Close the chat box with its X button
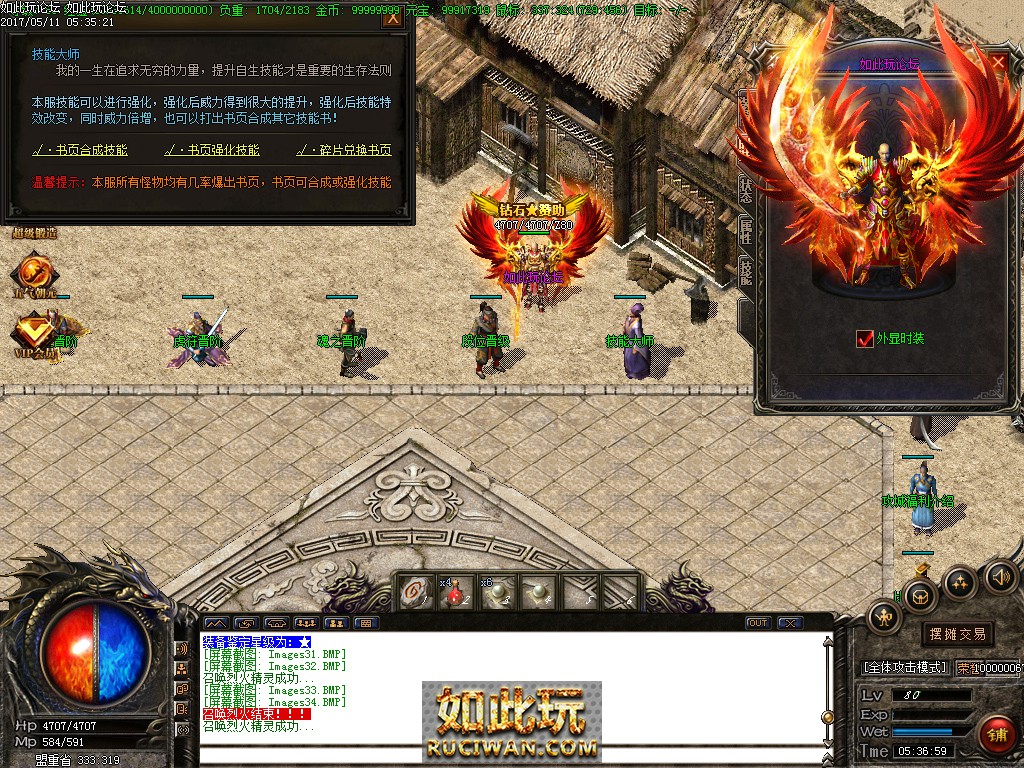The image size is (1024, 768). tap(790, 623)
